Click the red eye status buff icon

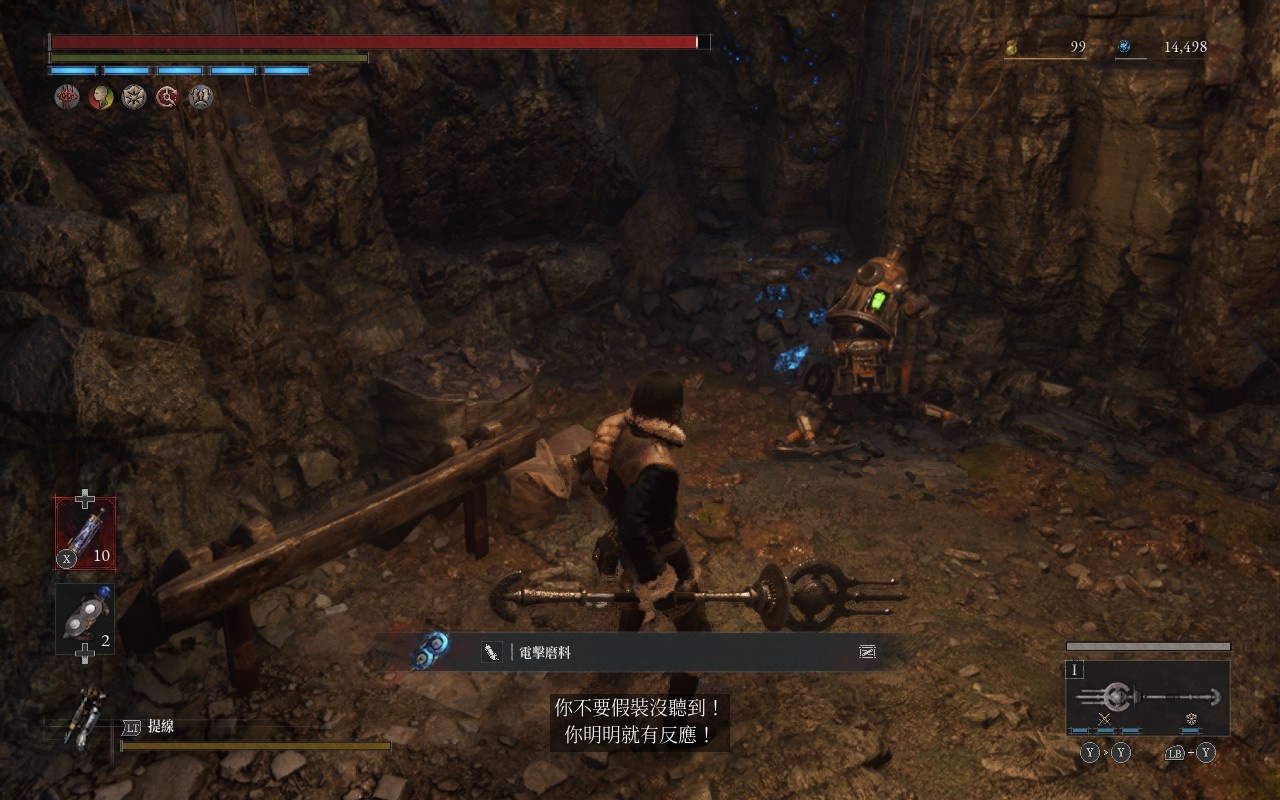[x=66, y=97]
